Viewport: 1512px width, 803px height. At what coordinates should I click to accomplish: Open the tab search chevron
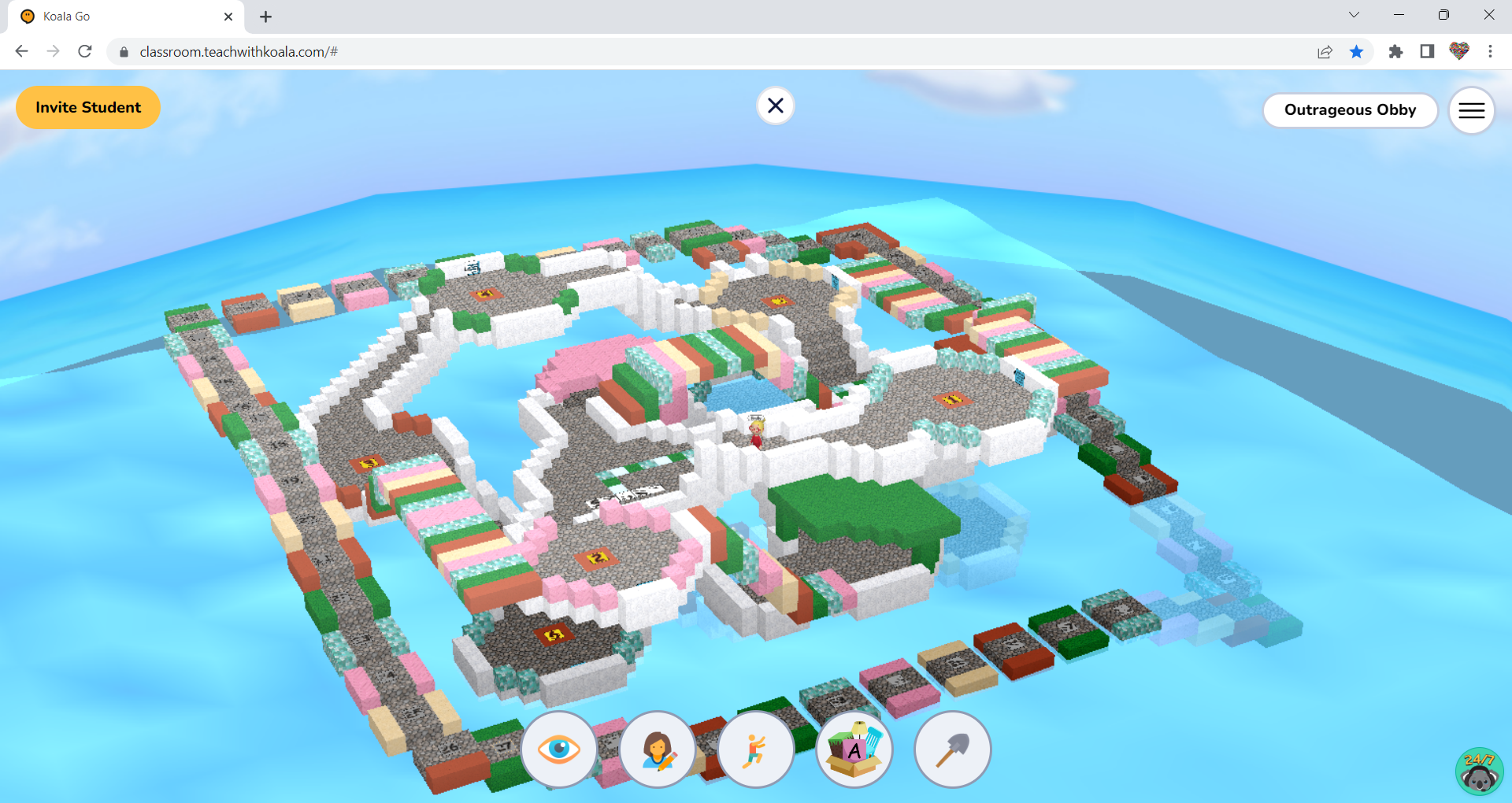1353,14
